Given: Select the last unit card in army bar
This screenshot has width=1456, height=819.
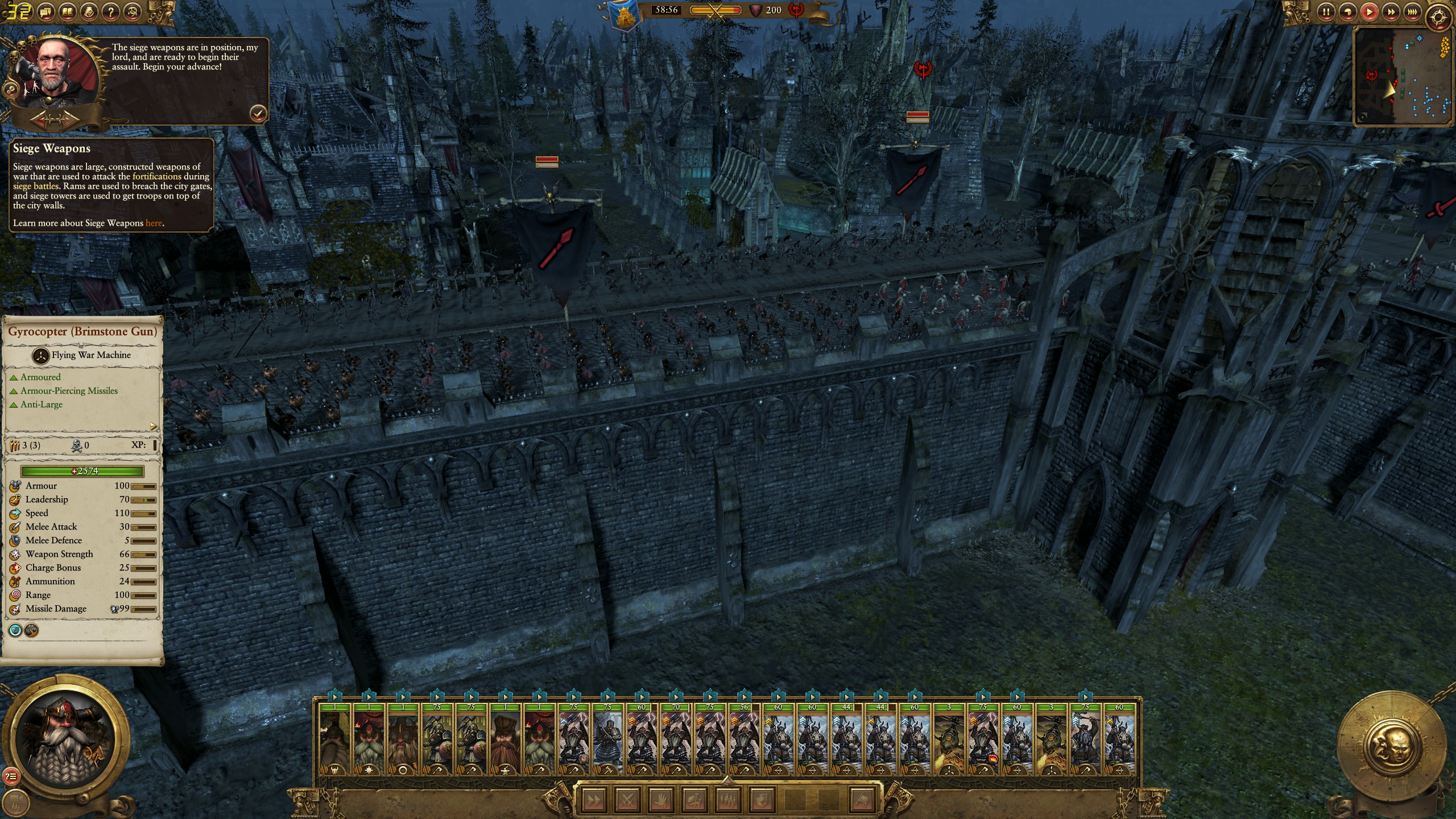Looking at the screenshot, I should pos(1119,739).
